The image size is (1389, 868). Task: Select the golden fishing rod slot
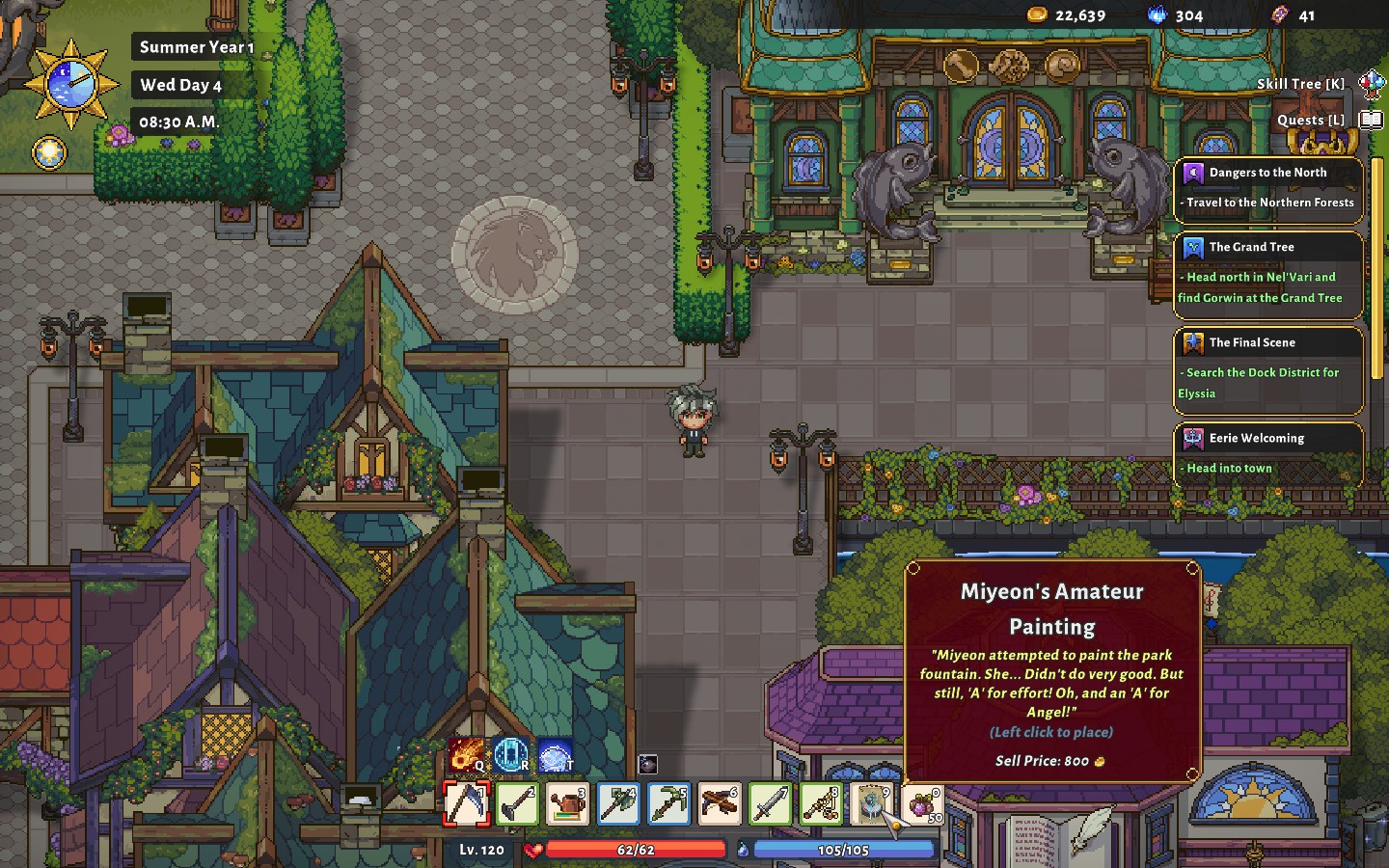[x=821, y=802]
